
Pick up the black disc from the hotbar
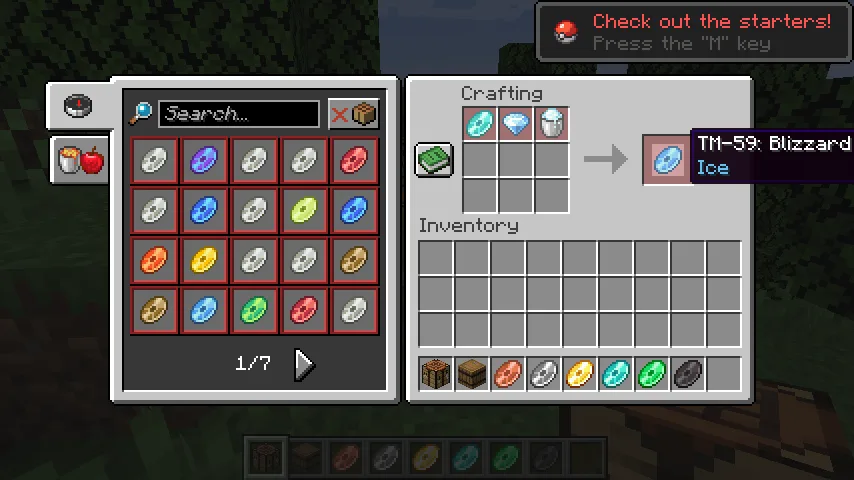[x=688, y=375]
